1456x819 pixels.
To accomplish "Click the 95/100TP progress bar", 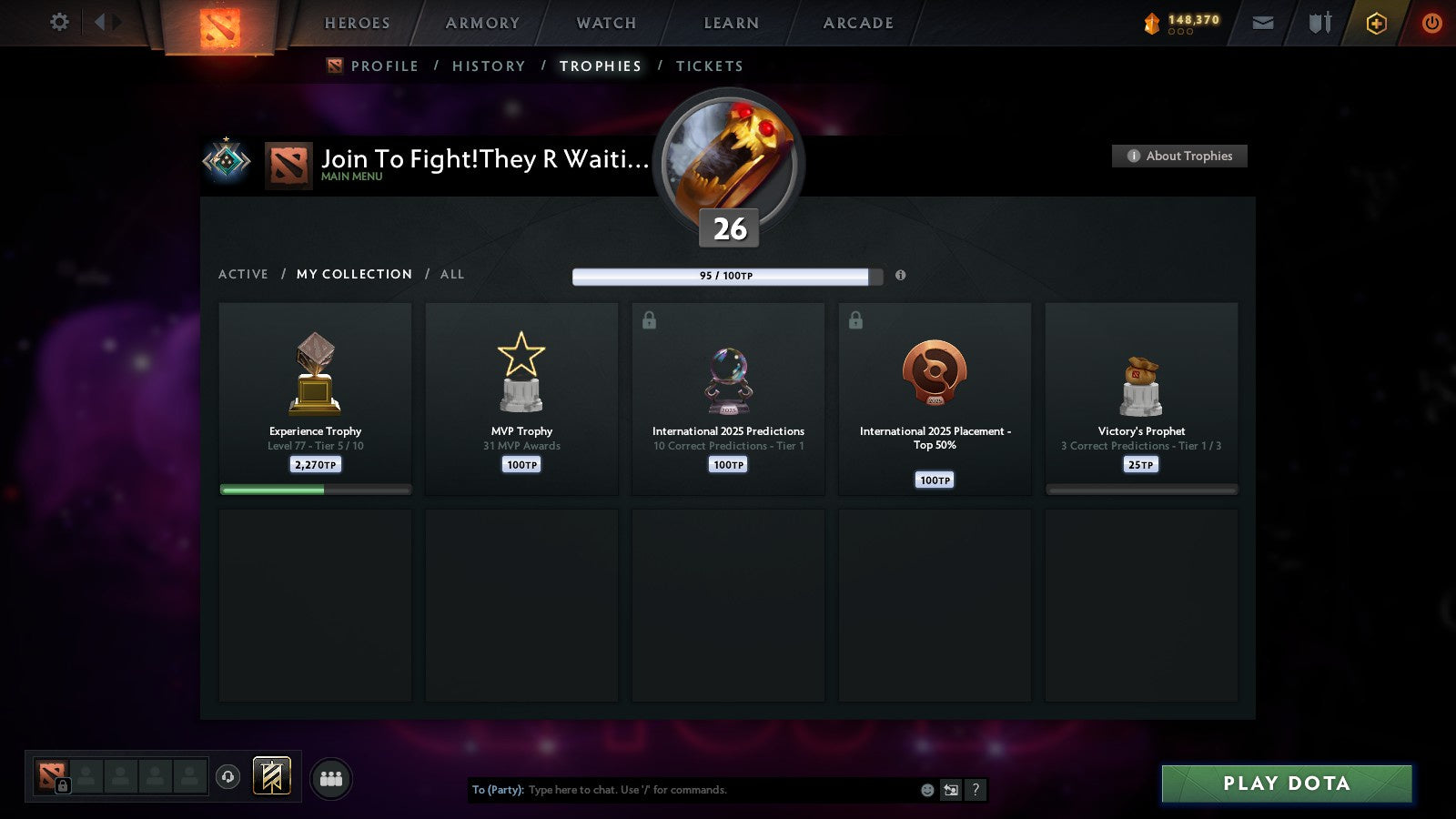I will (x=726, y=274).
